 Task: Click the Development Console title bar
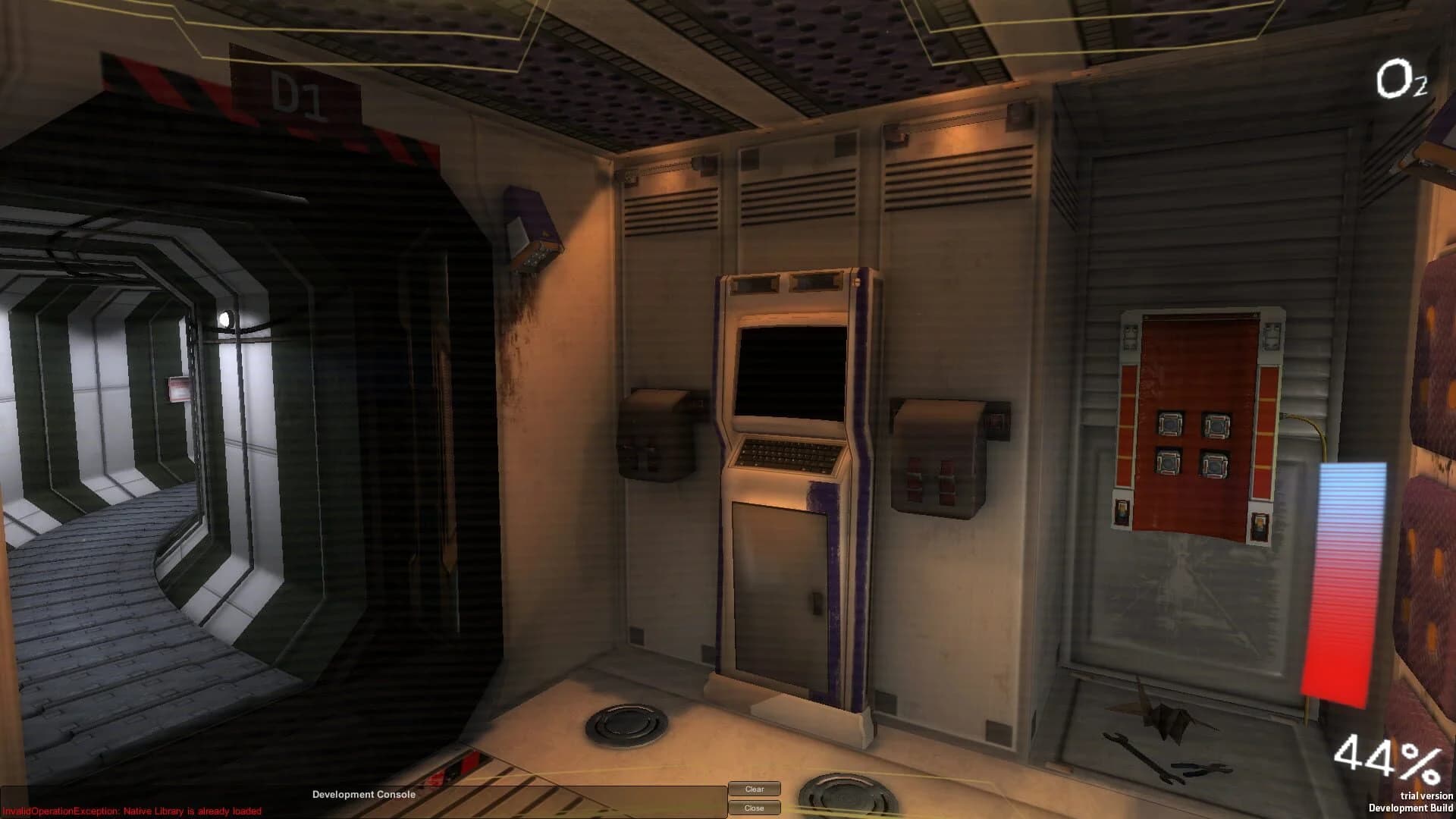(x=364, y=795)
